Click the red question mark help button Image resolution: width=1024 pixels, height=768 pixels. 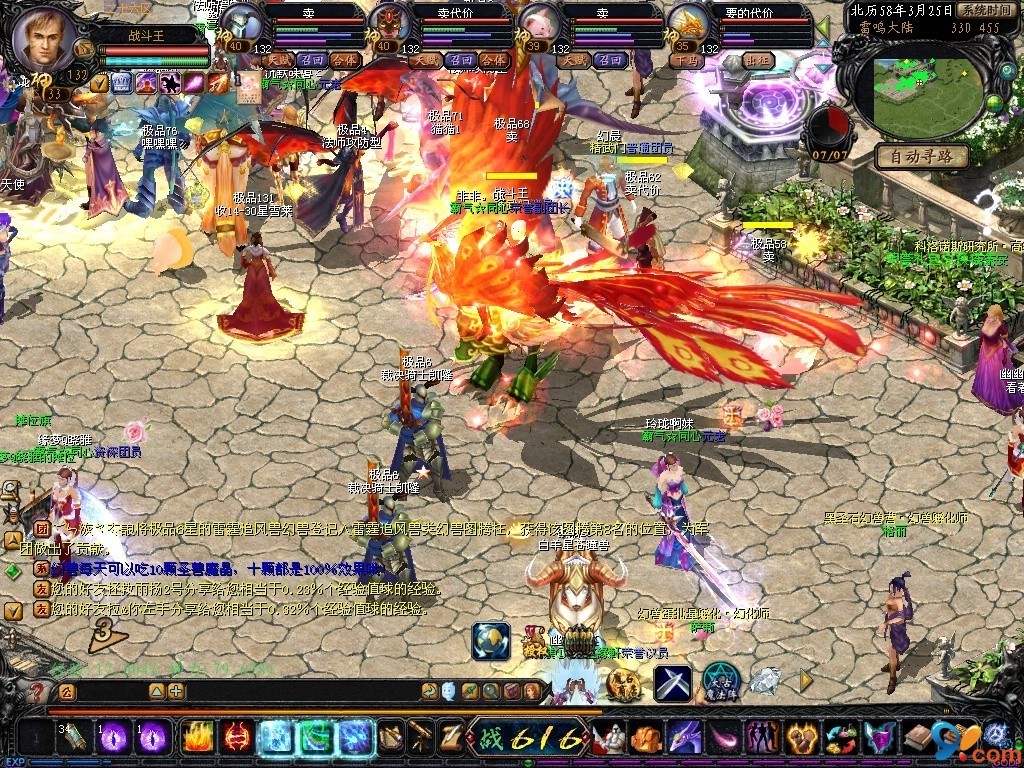38,690
